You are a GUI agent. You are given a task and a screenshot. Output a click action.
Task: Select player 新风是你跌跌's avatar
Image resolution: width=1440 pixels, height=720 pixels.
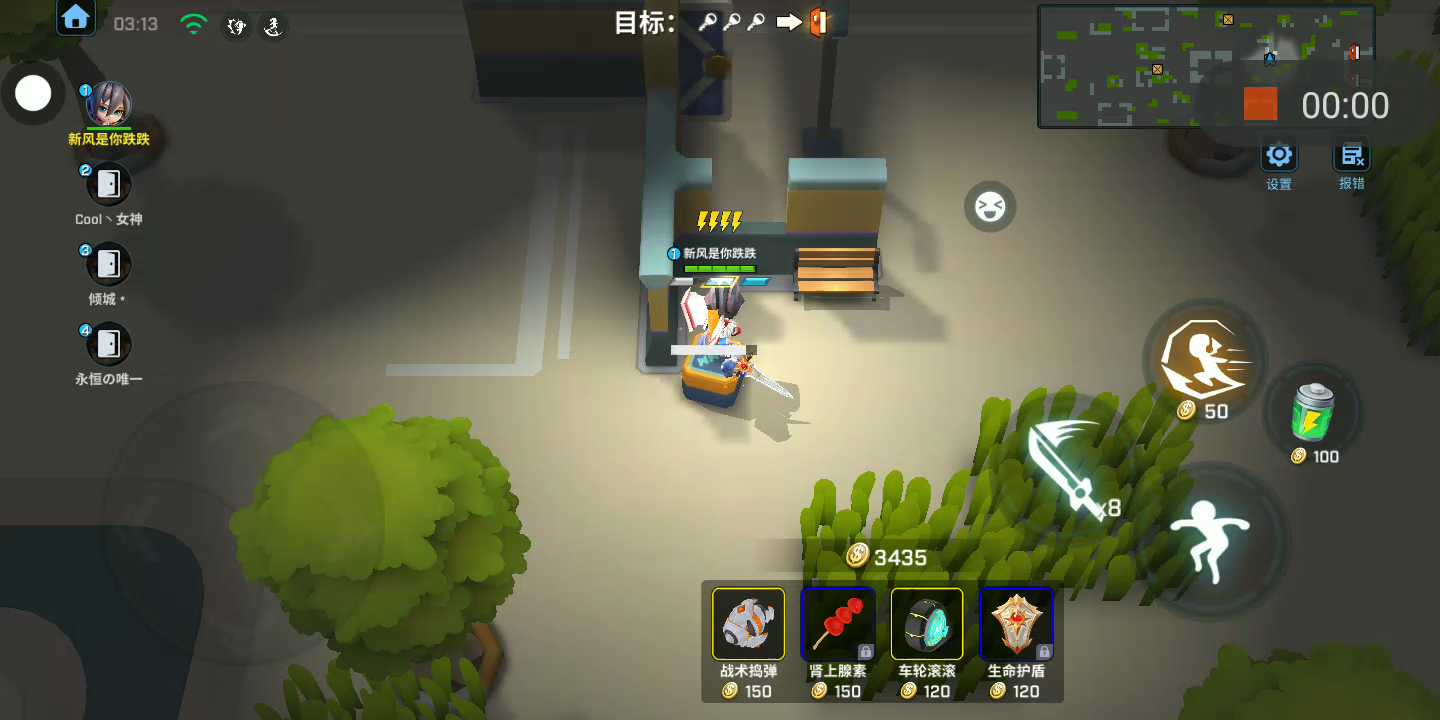109,104
